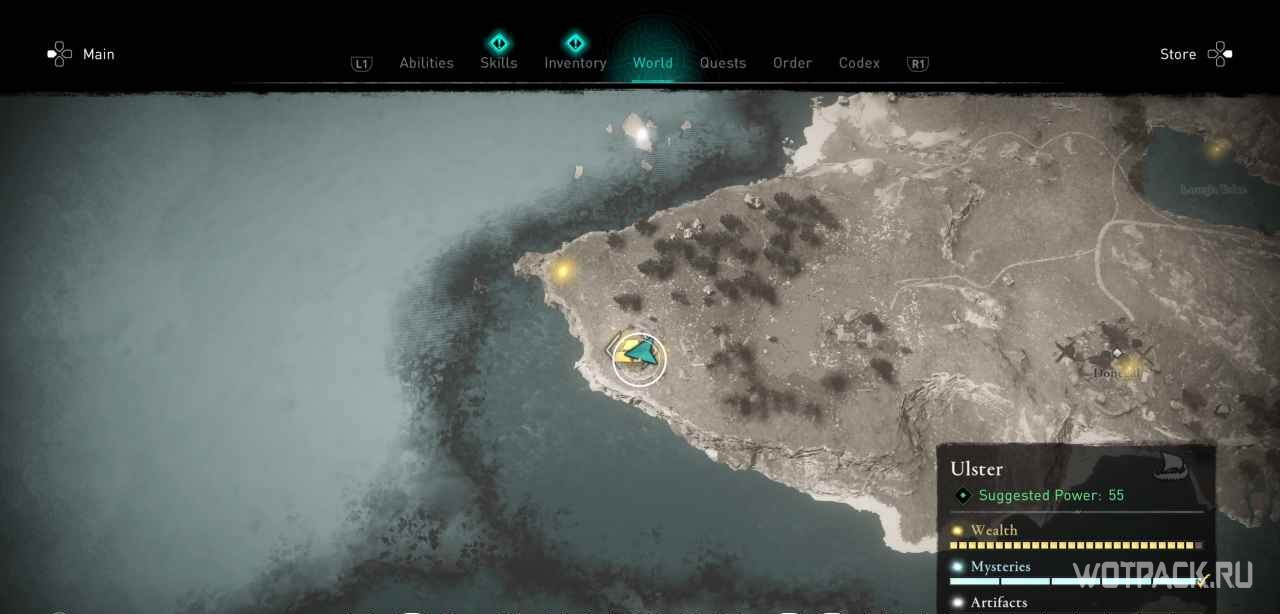Image resolution: width=1280 pixels, height=614 pixels.
Task: Select the Mysteries entry in Ulster panel
Action: [x=1000, y=567]
